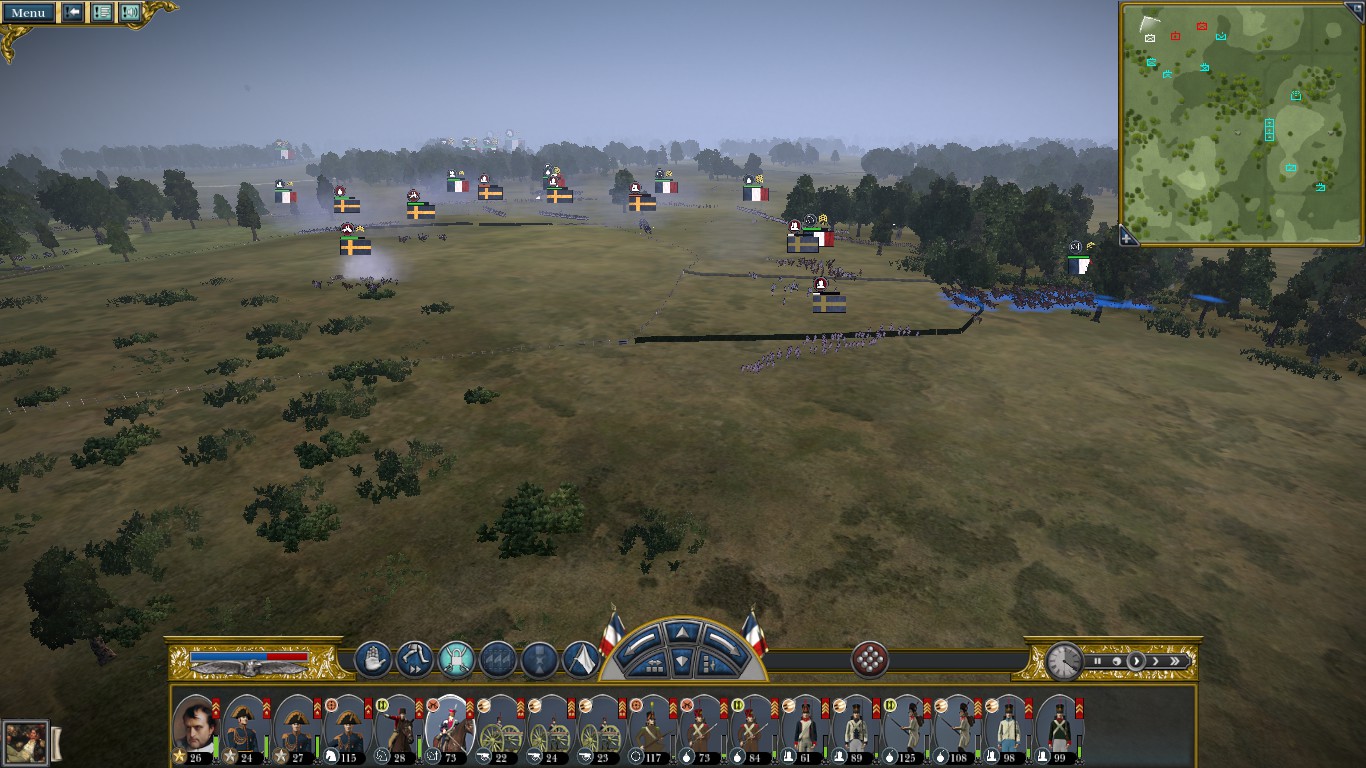Pause the battle speed
This screenshot has height=768, width=1366.
[x=1097, y=661]
